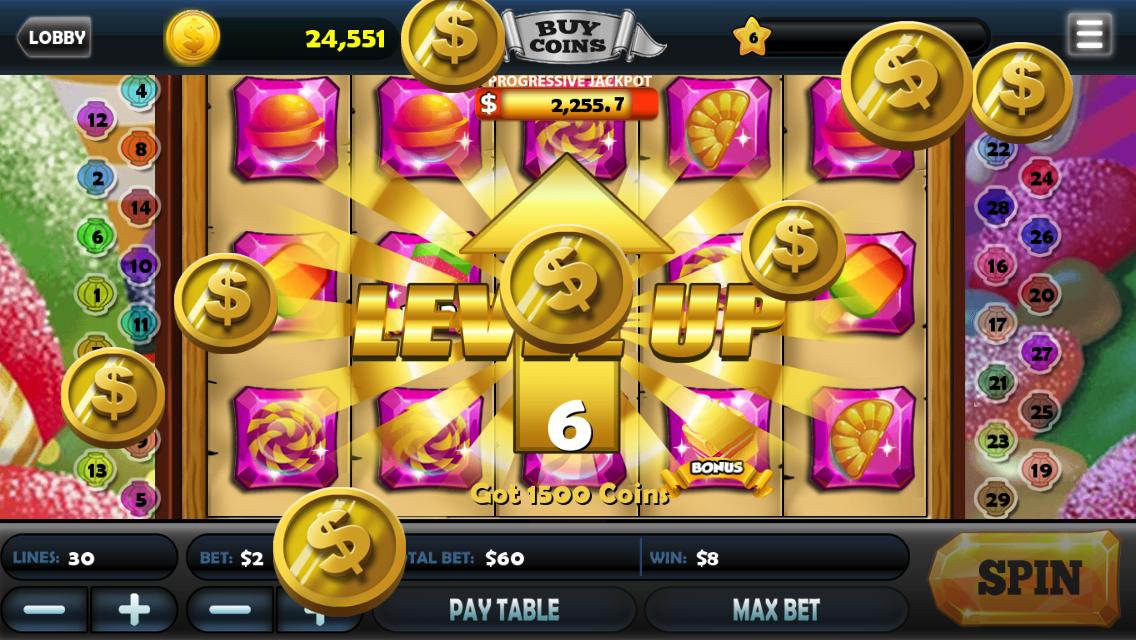Lower the bet amount with minus

click(230, 609)
